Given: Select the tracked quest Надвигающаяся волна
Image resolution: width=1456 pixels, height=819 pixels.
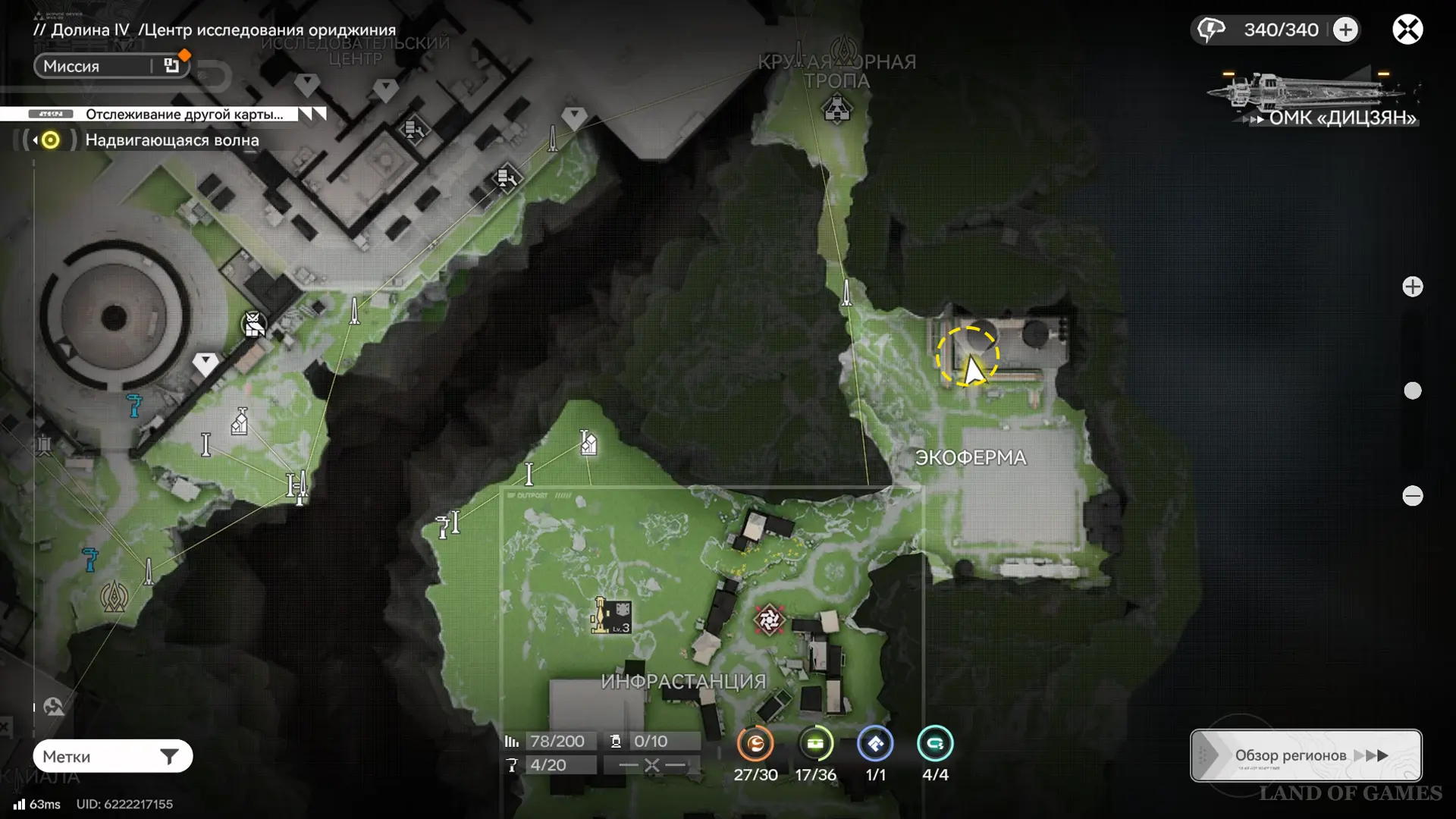Looking at the screenshot, I should tap(171, 140).
